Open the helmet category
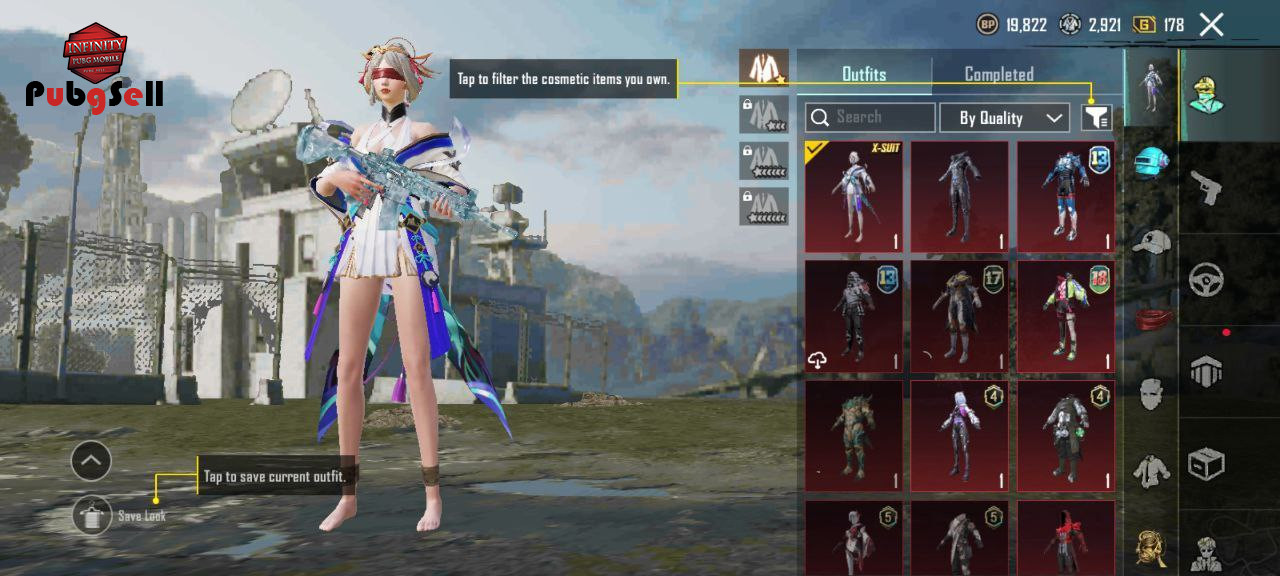This screenshot has height=576, width=1280. point(1151,162)
